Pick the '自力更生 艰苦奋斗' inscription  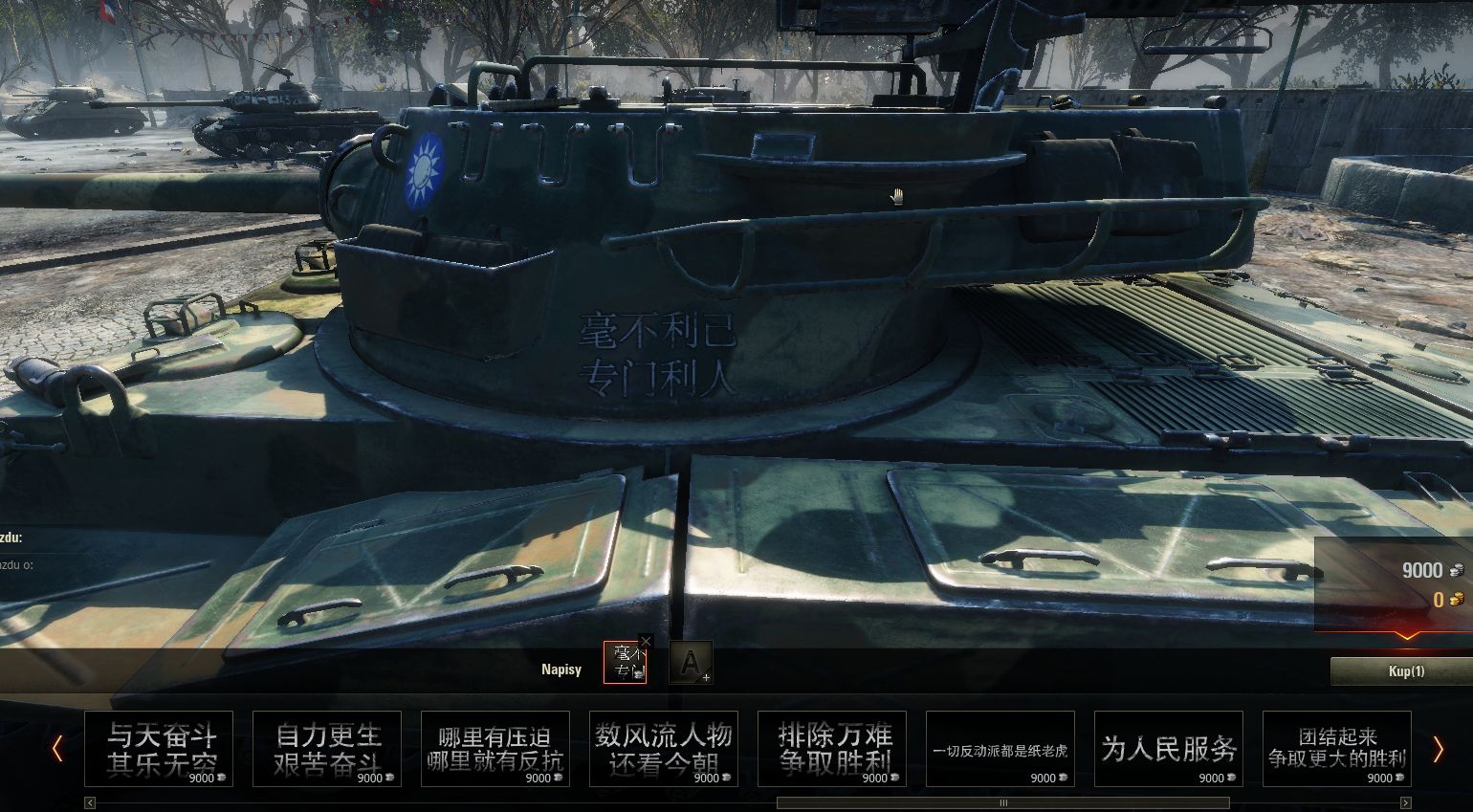pos(327,749)
